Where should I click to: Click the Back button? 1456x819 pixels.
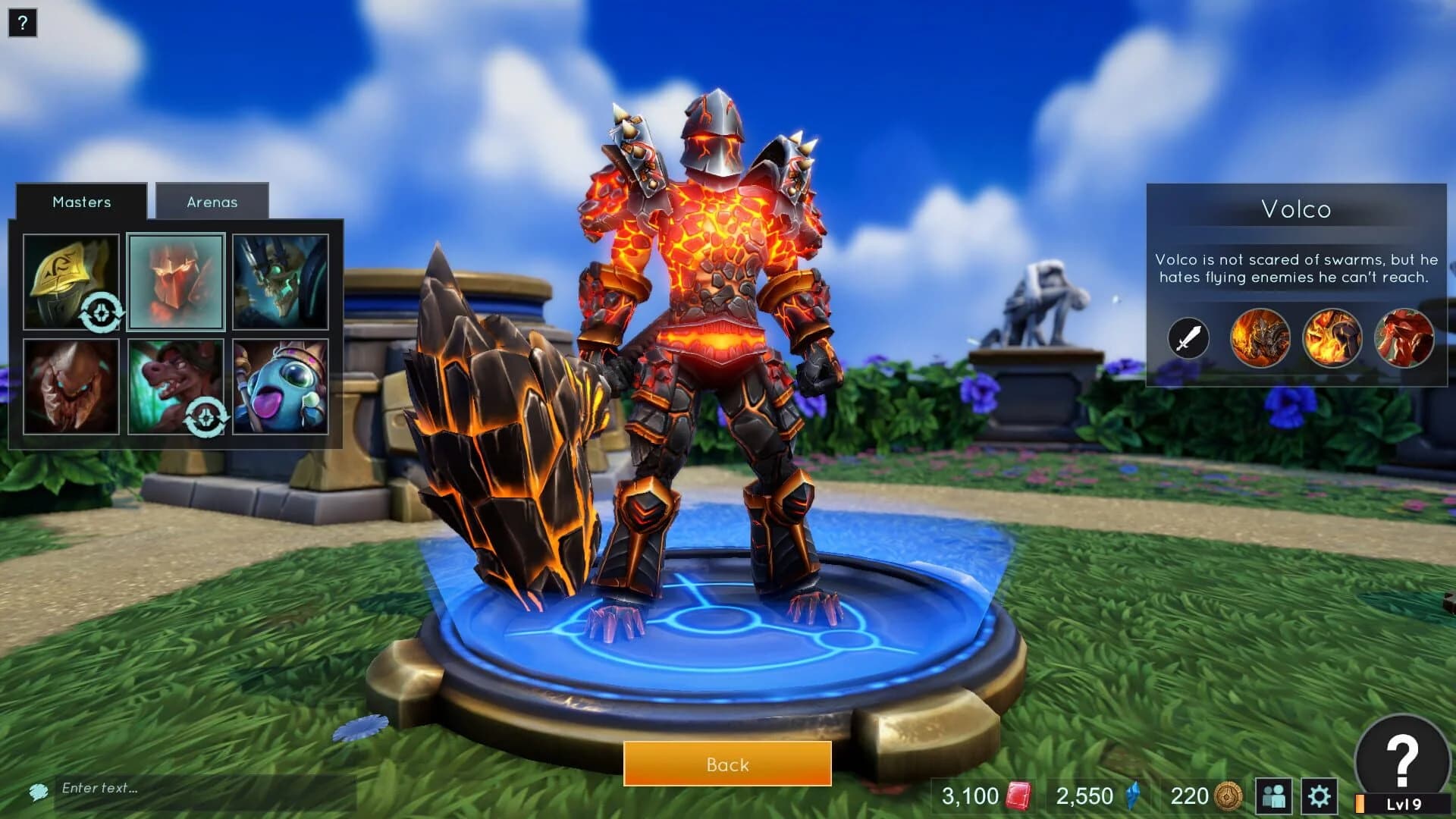click(727, 765)
